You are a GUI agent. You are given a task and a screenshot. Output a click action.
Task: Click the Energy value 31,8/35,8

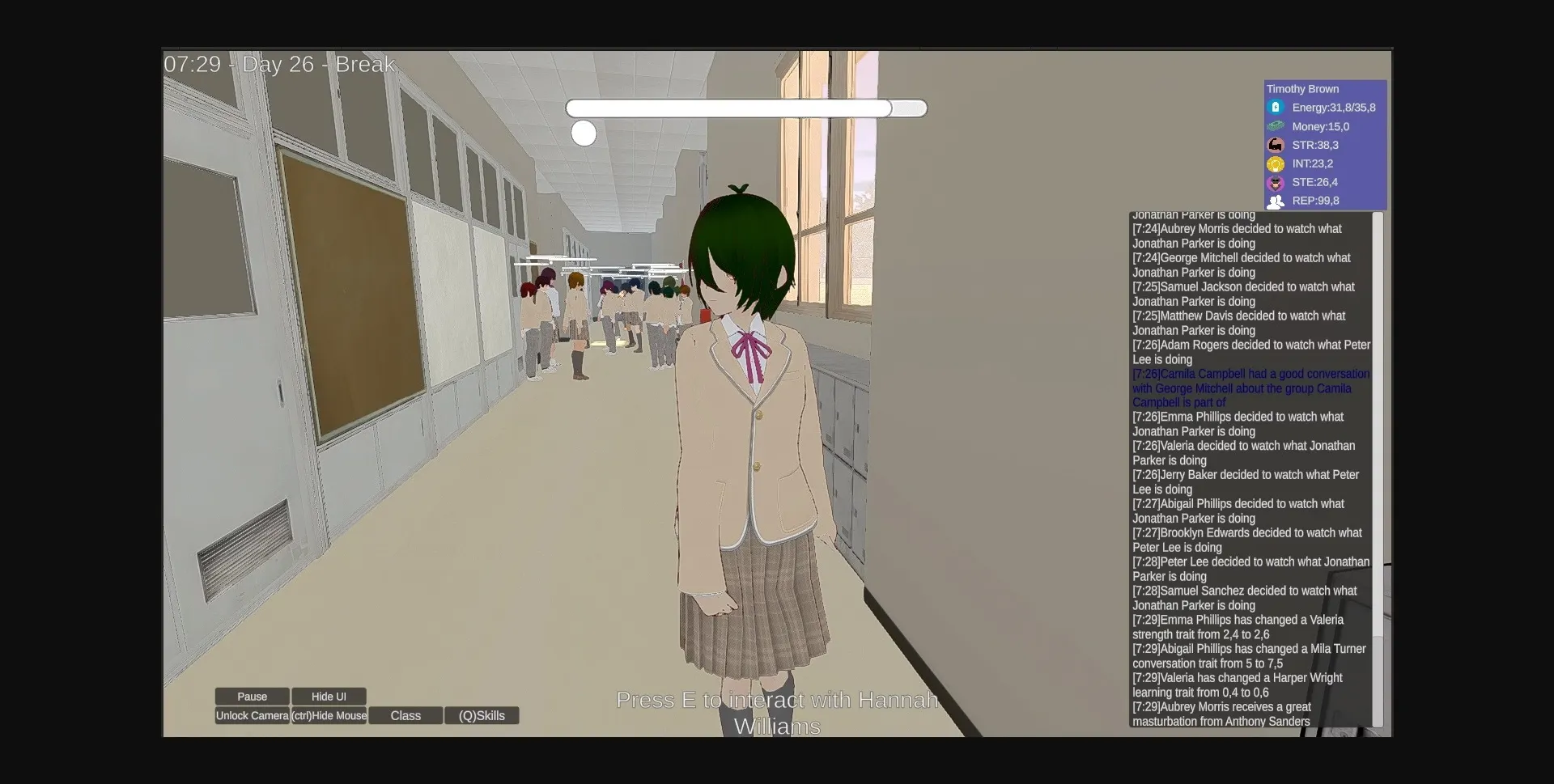[1334, 107]
